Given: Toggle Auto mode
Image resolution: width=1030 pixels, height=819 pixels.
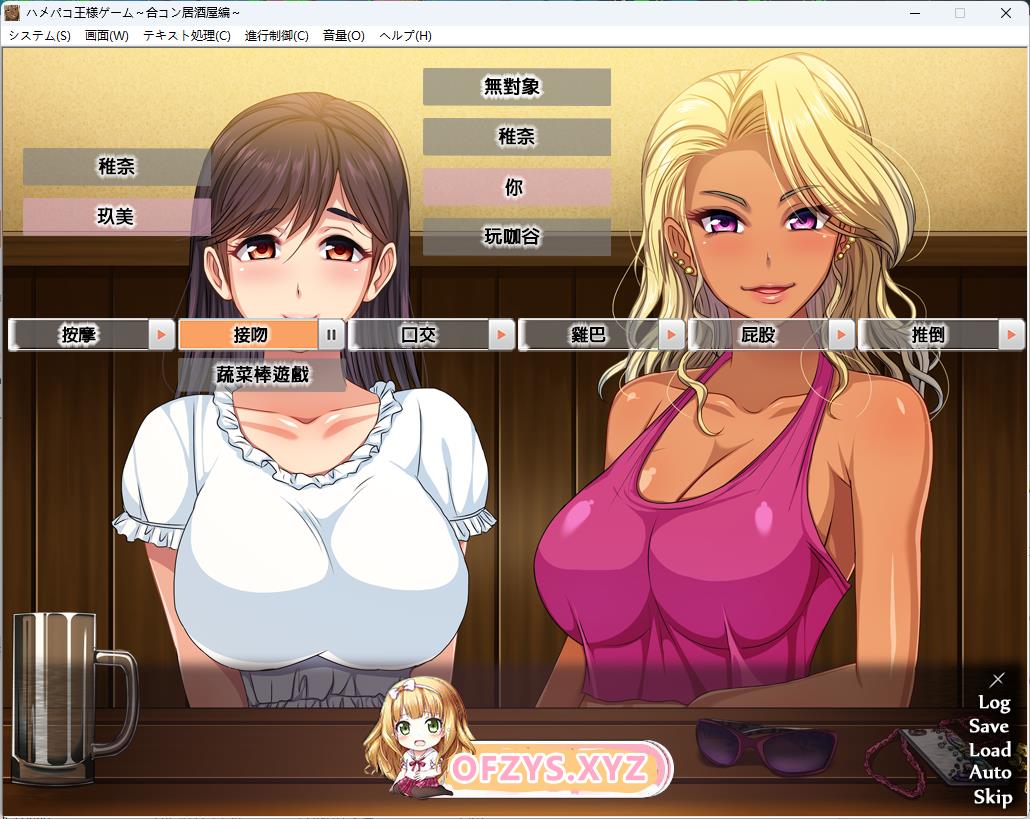Looking at the screenshot, I should tap(990, 773).
